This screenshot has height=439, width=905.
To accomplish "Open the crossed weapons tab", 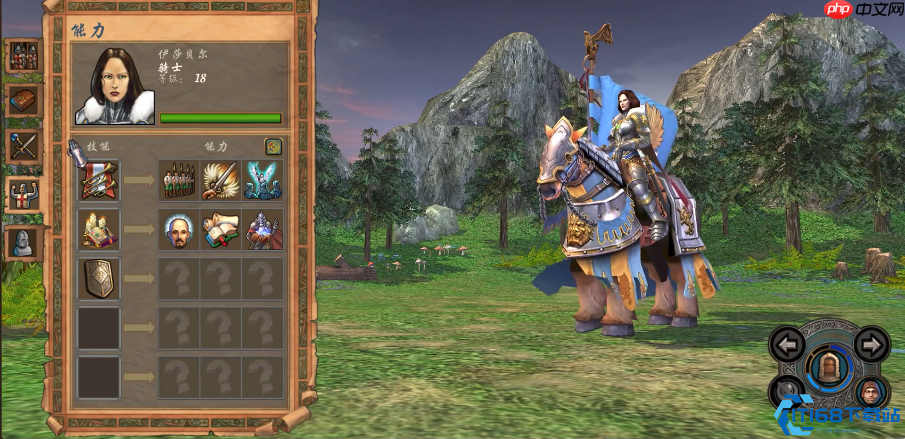I will (23, 146).
